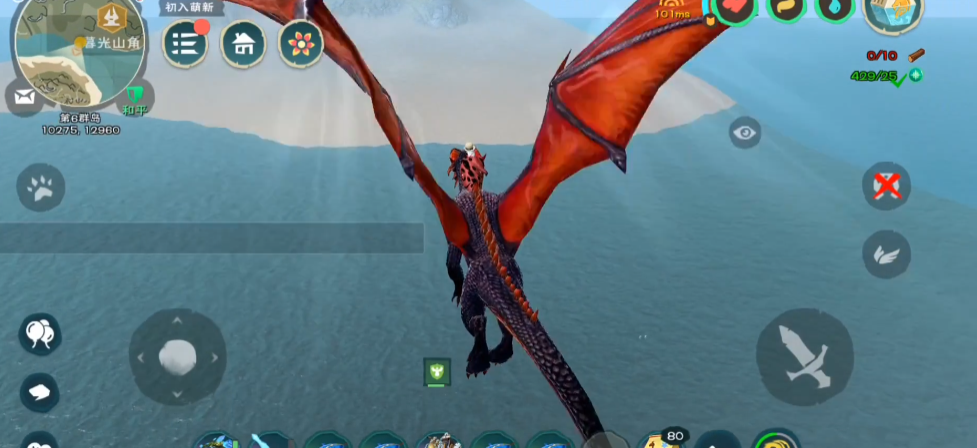Viewport: 977px width, 448px height.
Task: Open the mail envelope icon
Action: (24, 97)
